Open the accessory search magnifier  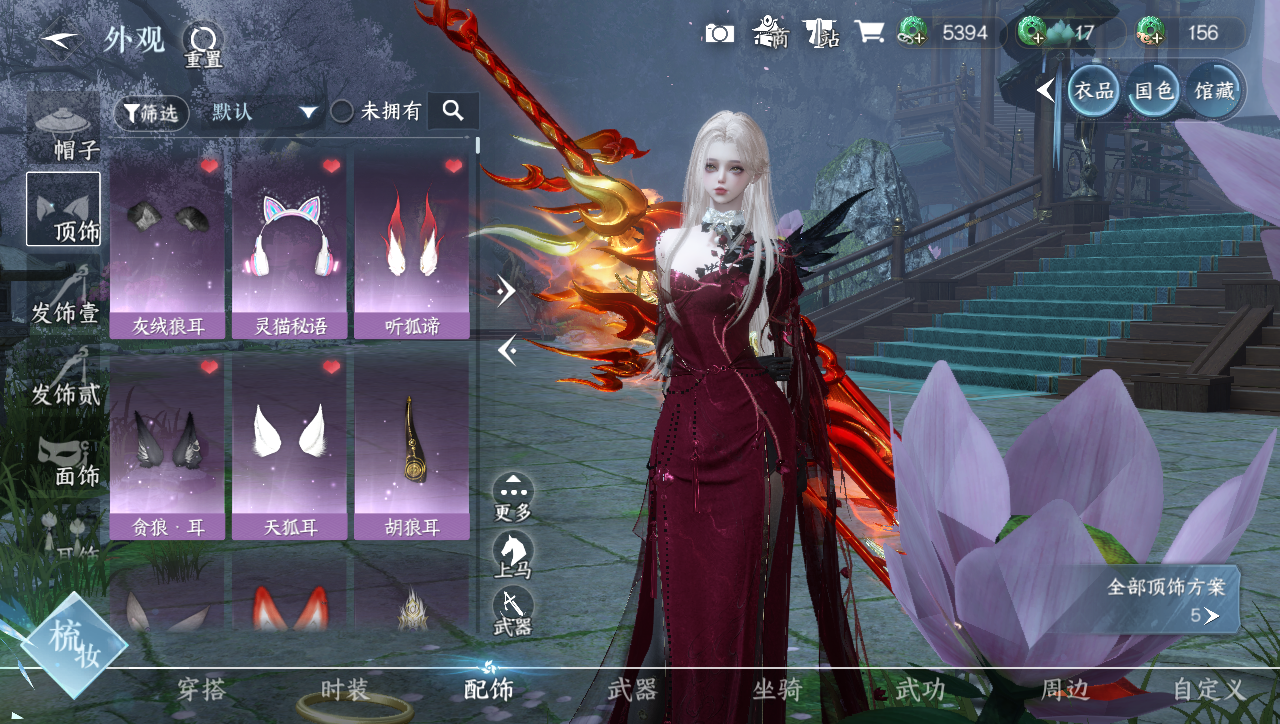[x=453, y=111]
